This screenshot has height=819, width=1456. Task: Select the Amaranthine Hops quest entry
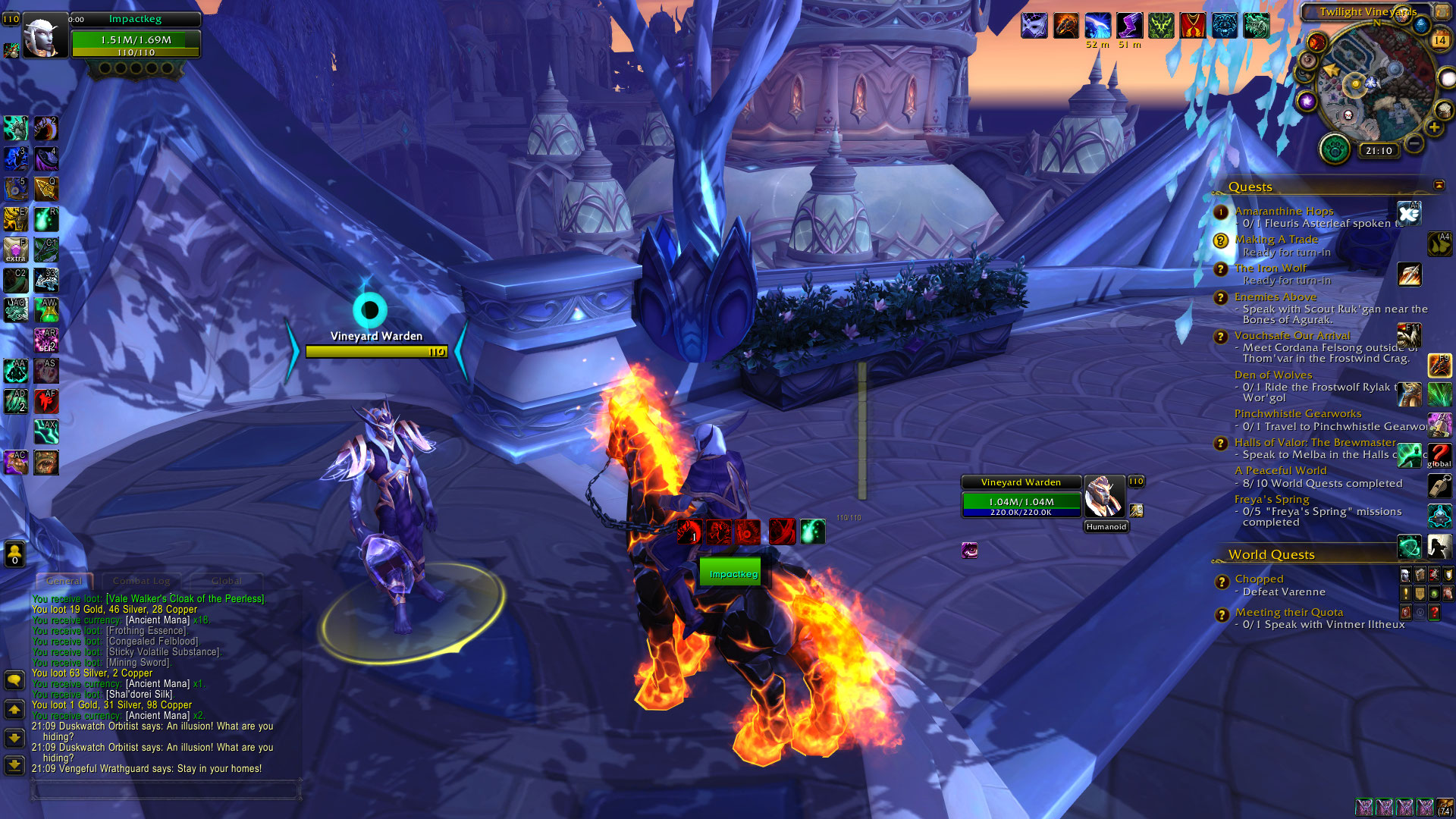click(x=1283, y=211)
